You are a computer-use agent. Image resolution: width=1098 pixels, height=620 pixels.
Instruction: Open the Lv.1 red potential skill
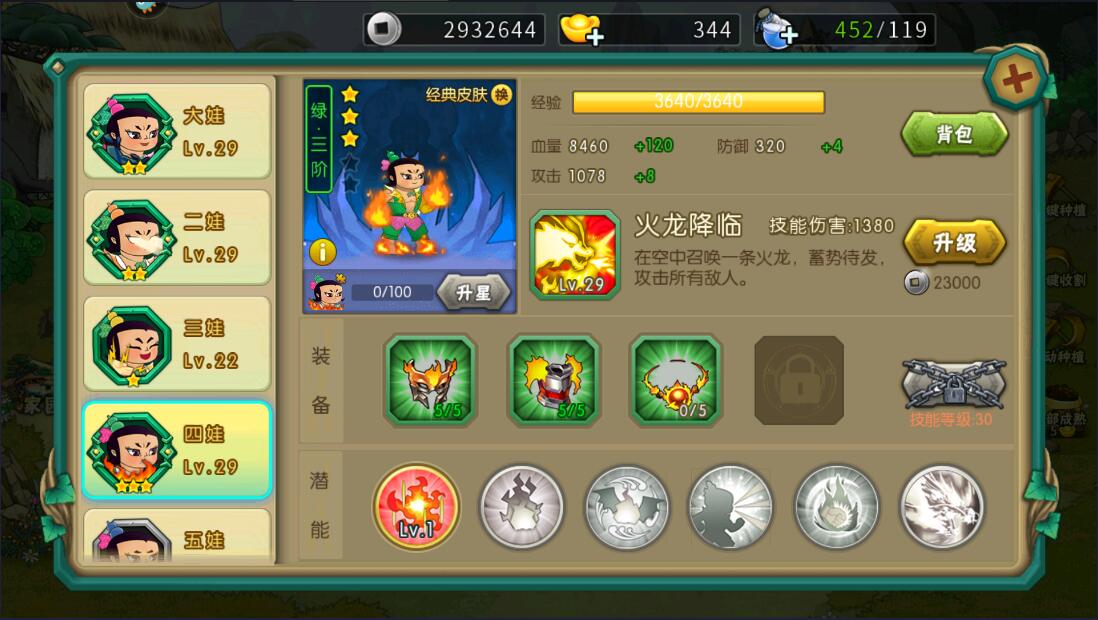click(416, 506)
